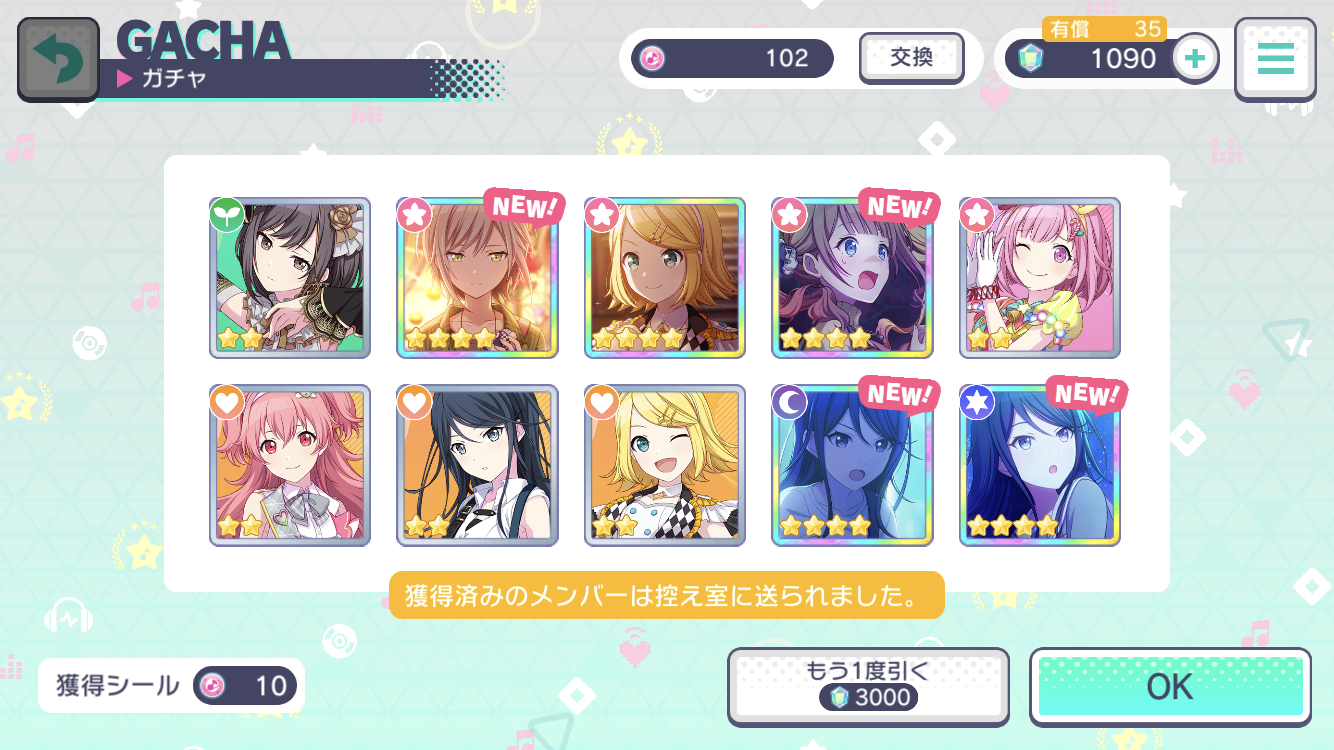
Task: Go back with the return arrow button
Action: (58, 58)
